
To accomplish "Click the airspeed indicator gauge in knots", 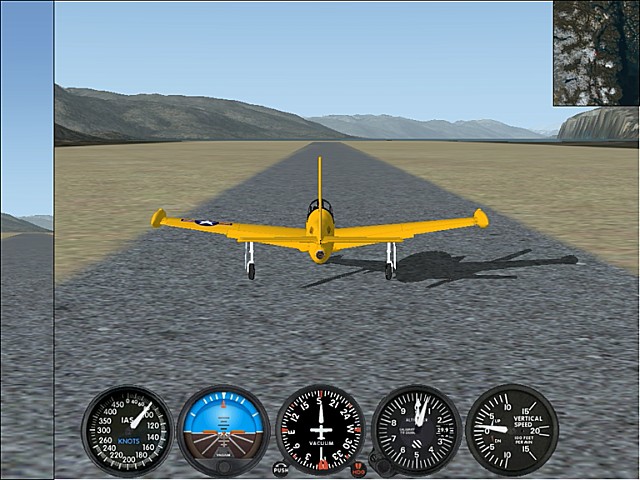I will tap(127, 431).
